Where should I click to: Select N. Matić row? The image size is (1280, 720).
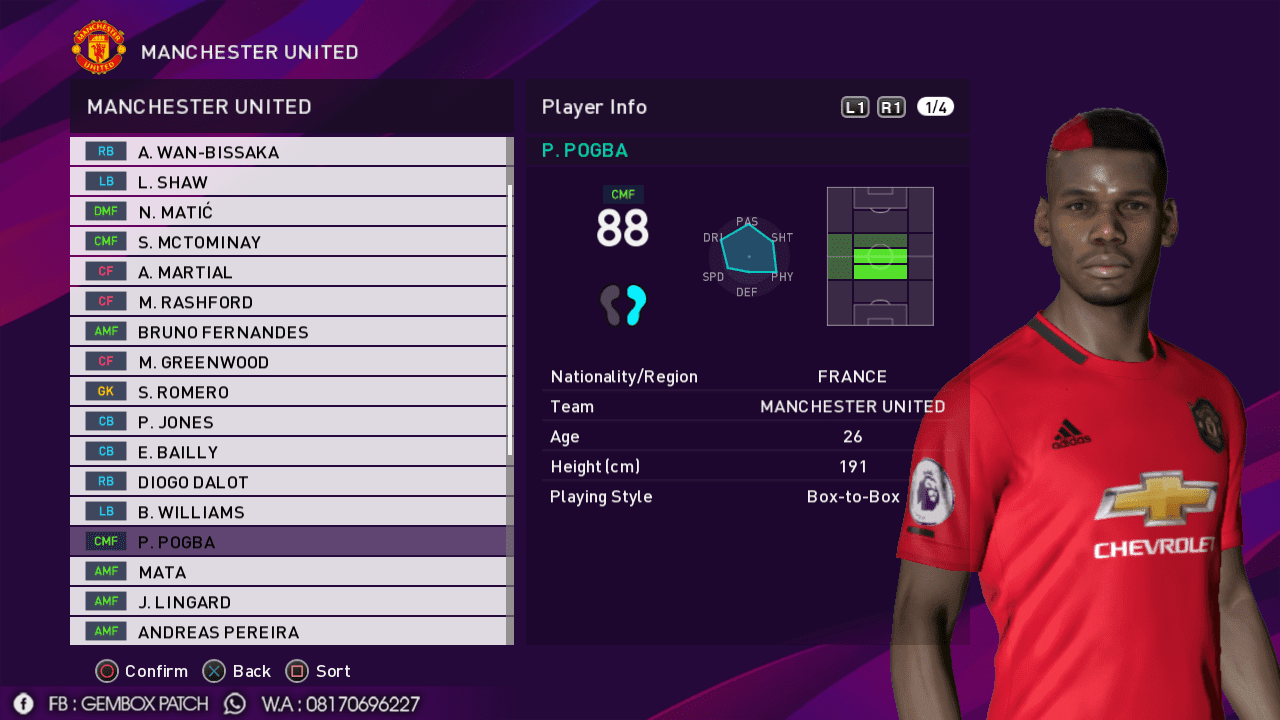pyautogui.click(x=290, y=212)
